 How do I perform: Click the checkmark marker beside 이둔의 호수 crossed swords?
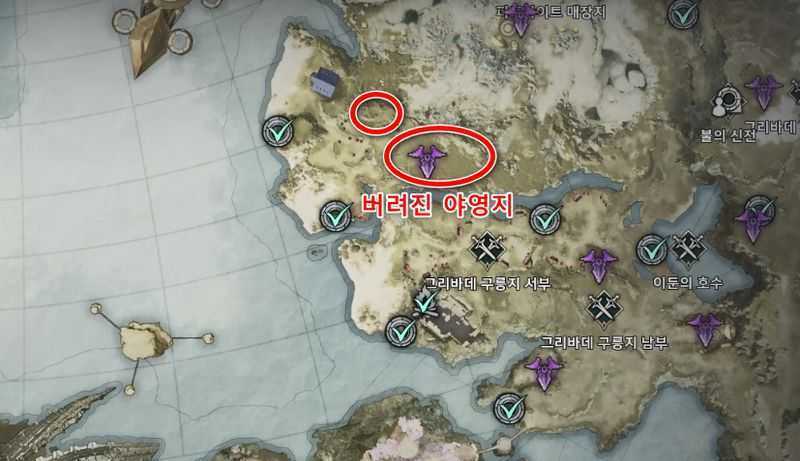(x=652, y=246)
